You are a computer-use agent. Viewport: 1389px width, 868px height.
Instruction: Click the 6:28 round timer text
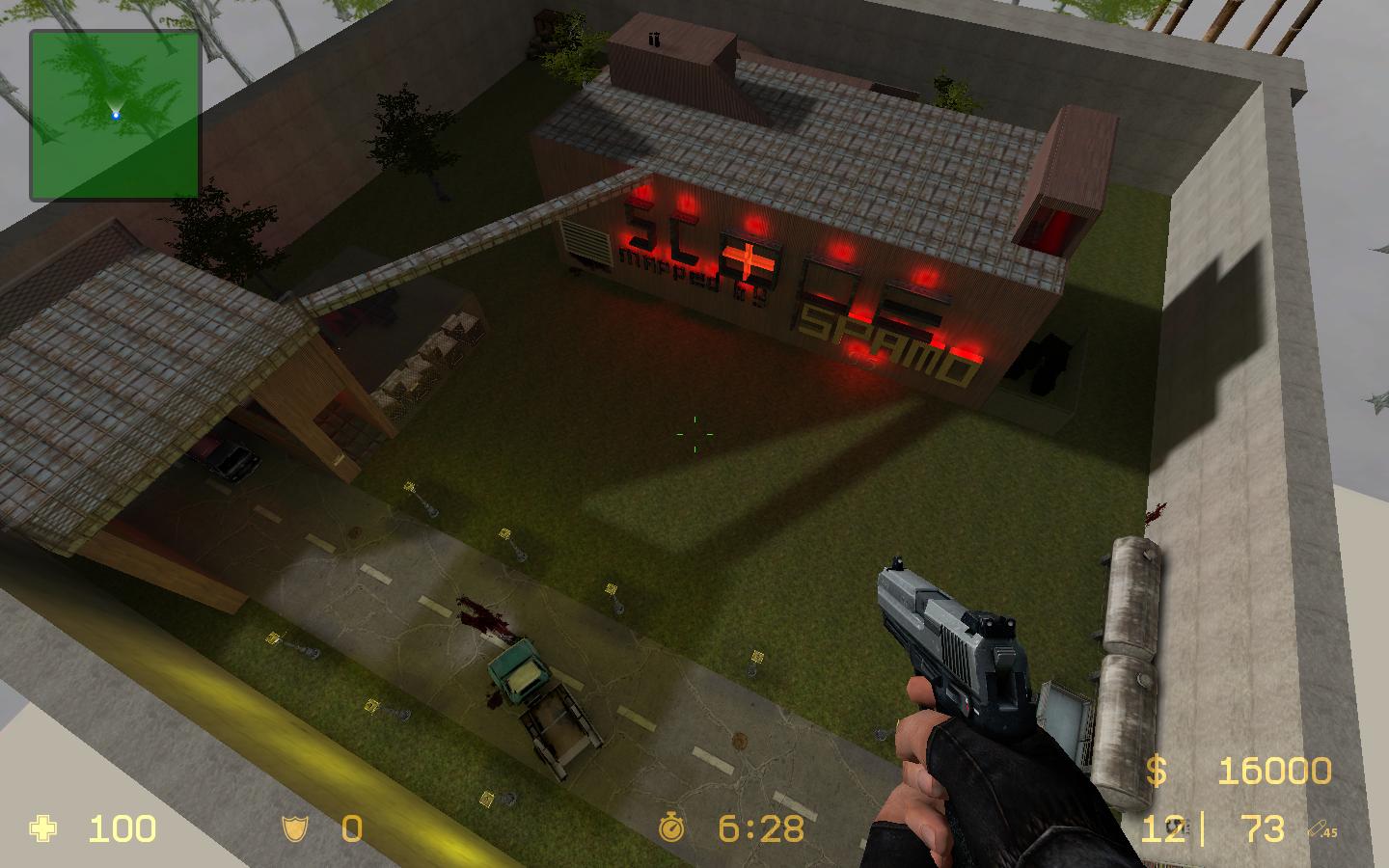pyautogui.click(x=761, y=827)
